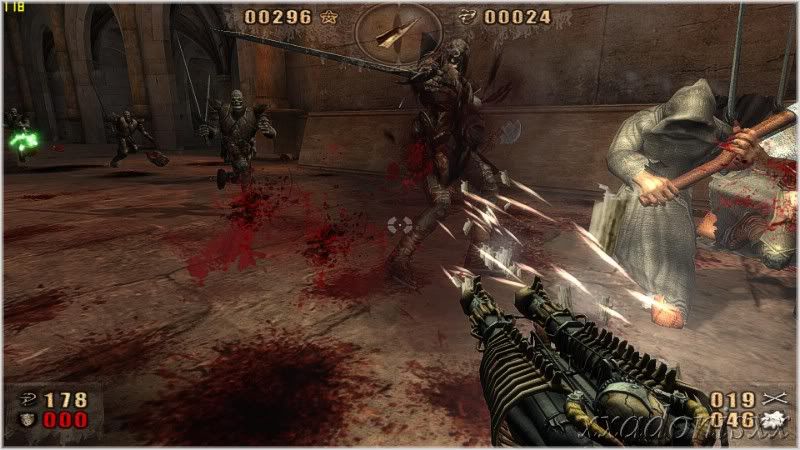
Task: Click the star icon next to 00296
Action: click(x=331, y=17)
